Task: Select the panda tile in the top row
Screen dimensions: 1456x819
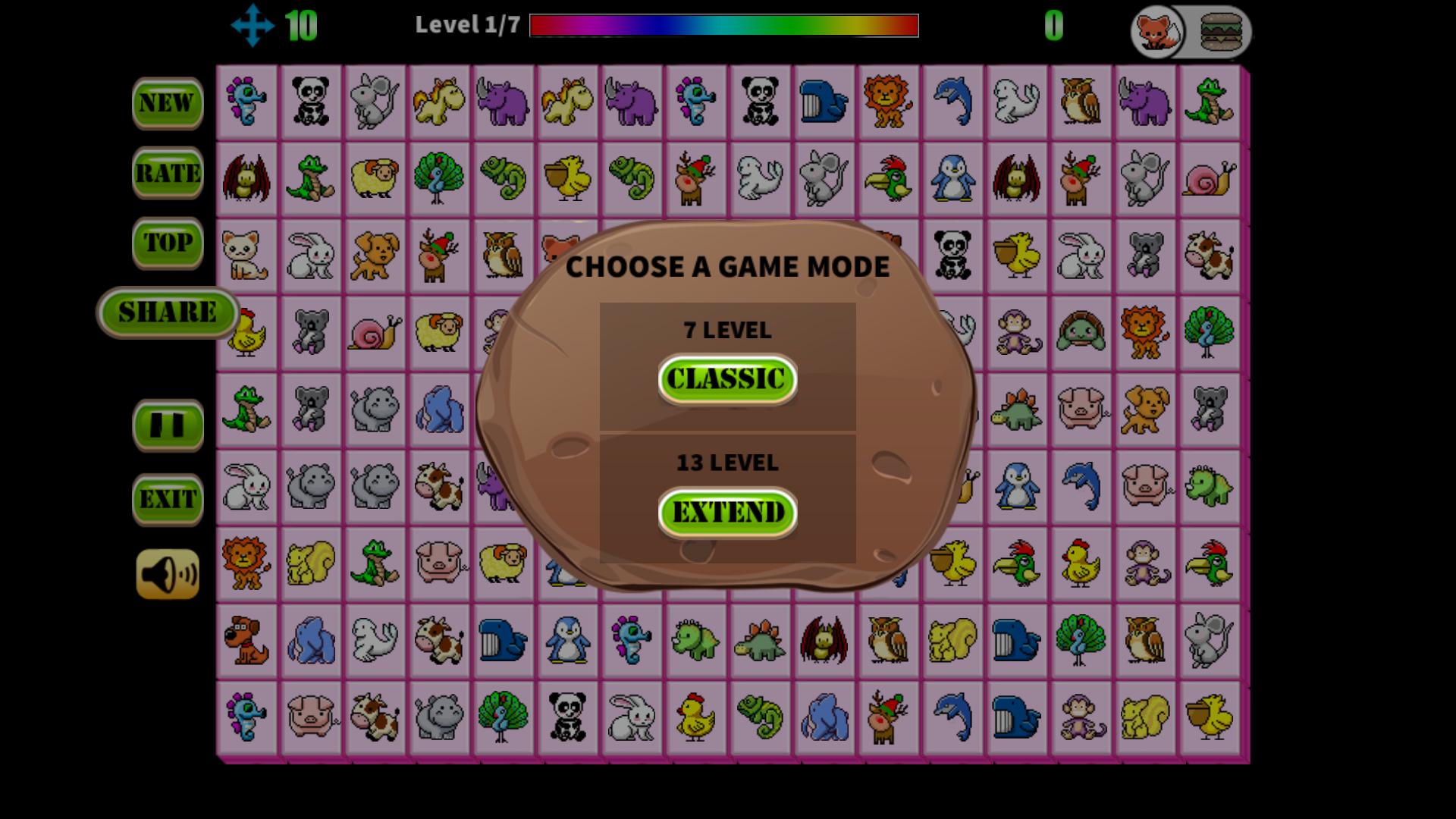Action: (311, 102)
